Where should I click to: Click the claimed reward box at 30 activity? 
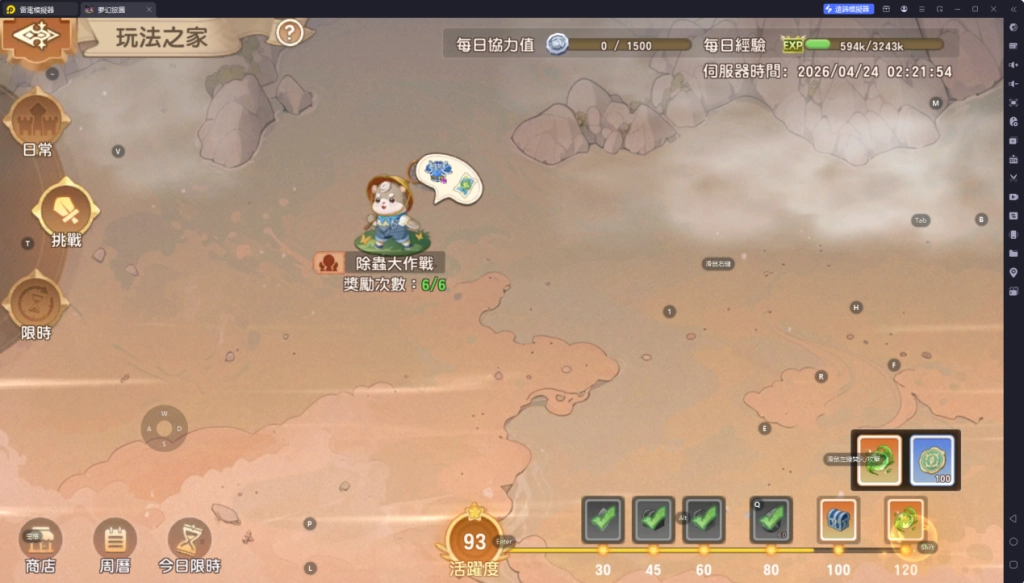coord(603,519)
